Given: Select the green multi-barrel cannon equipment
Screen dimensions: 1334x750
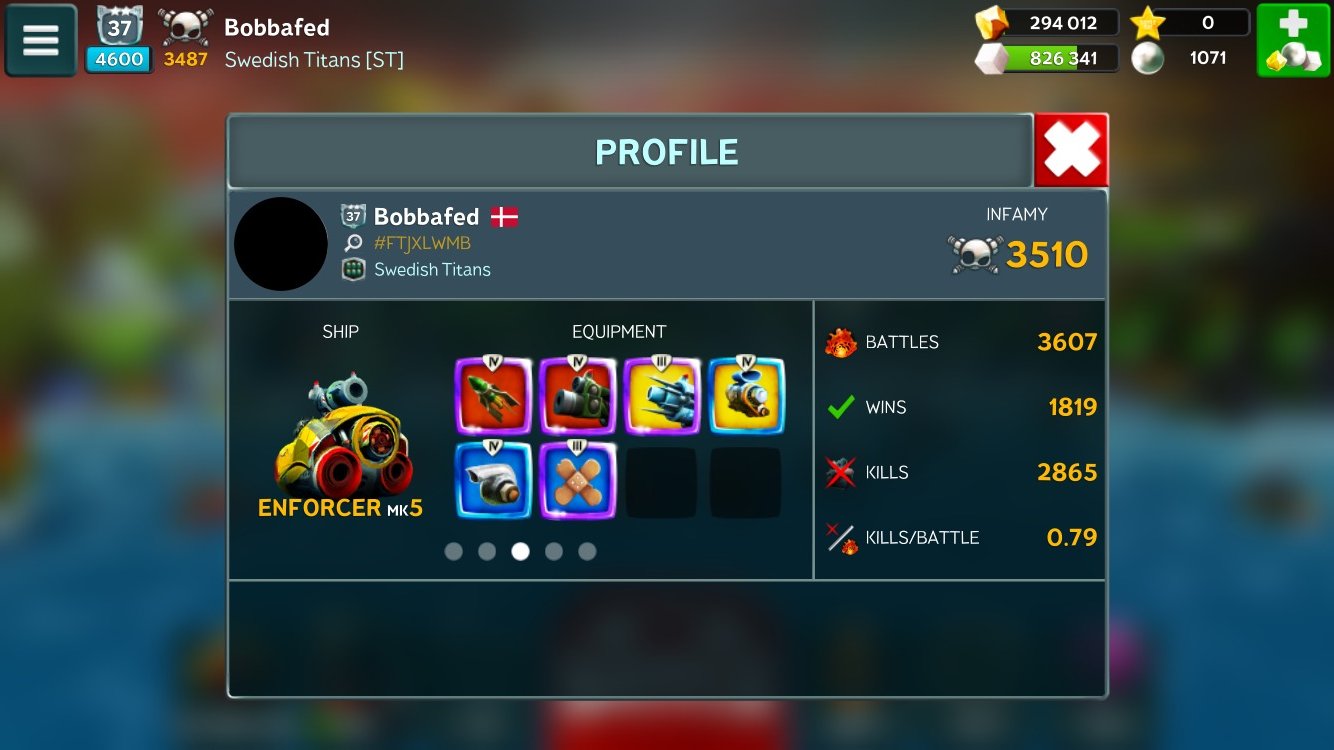Looking at the screenshot, I should pos(577,396).
